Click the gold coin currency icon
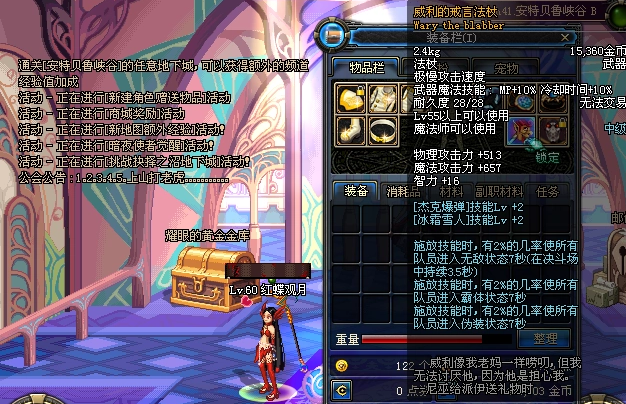 342,366
